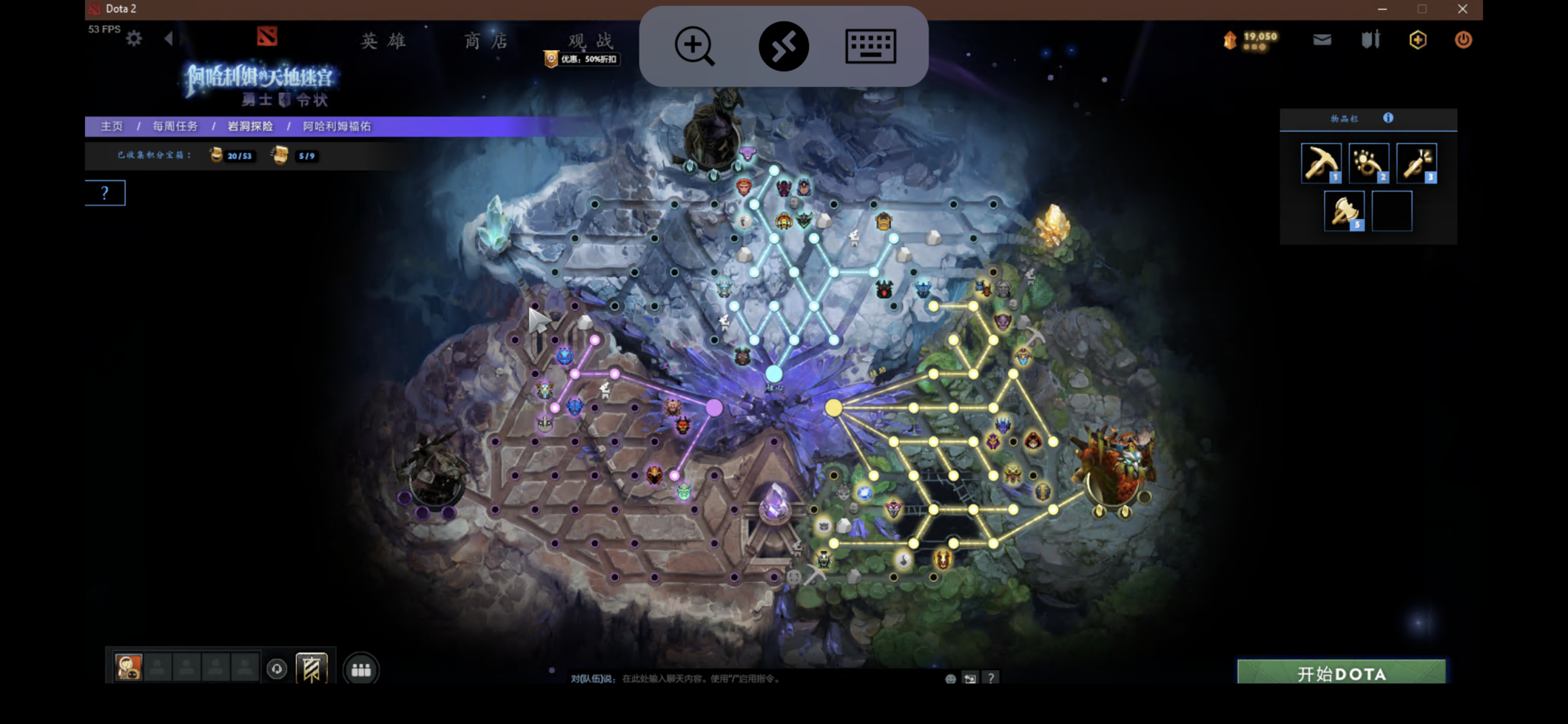
Task: Show the inventory info tooltip icon
Action: tap(1388, 118)
